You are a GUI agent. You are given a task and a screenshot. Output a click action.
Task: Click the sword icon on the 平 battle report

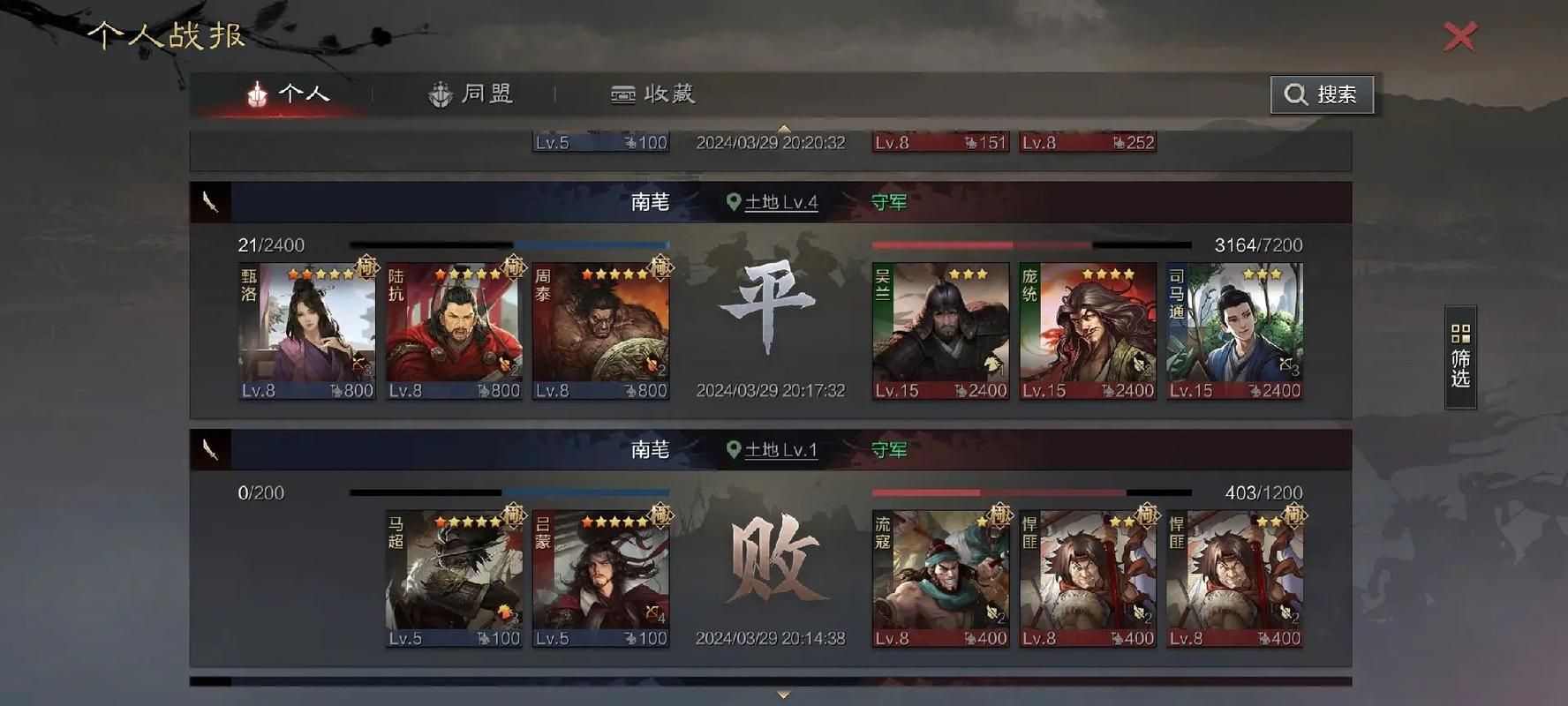click(x=212, y=201)
